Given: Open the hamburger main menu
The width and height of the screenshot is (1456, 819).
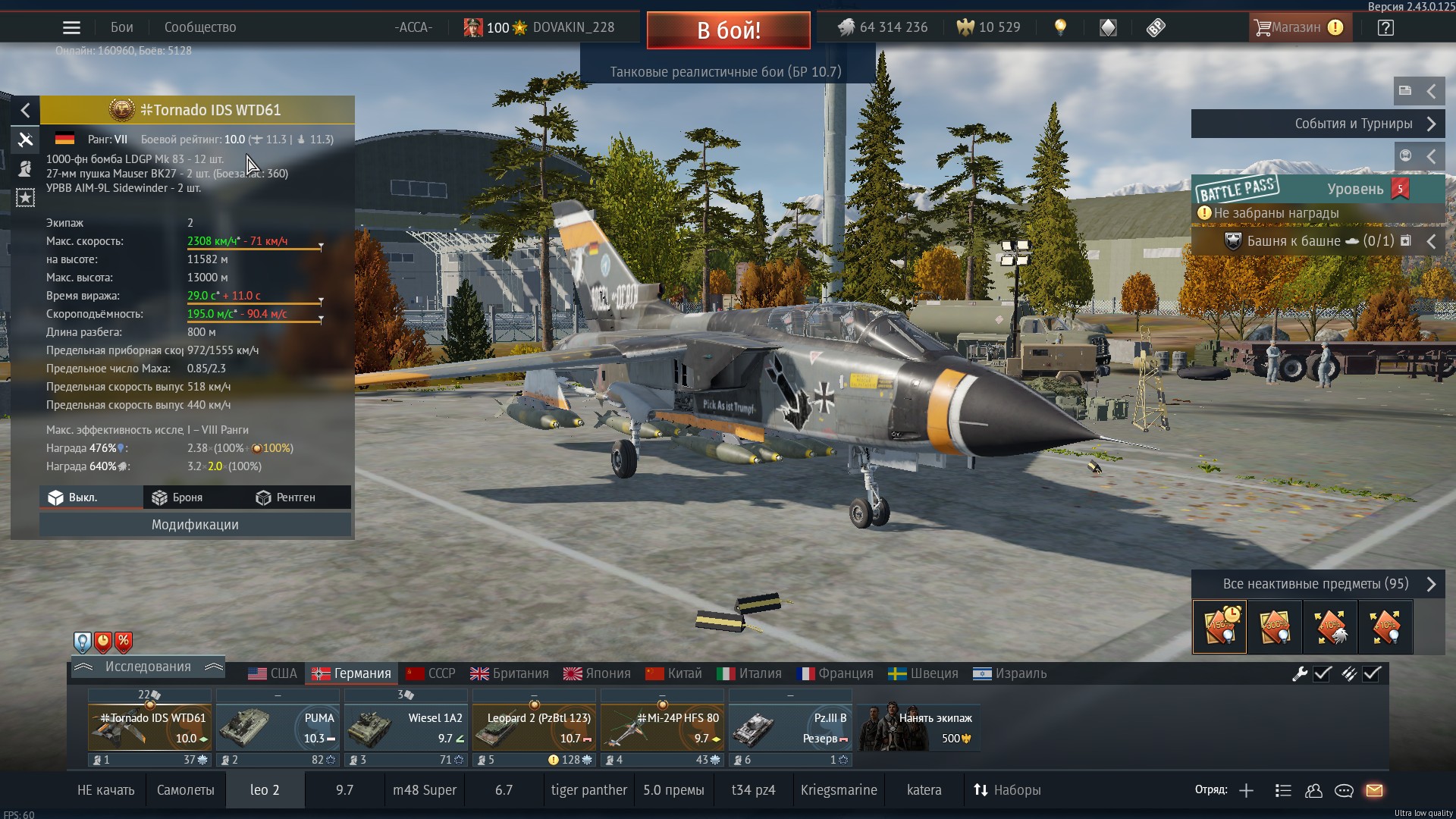Looking at the screenshot, I should [71, 28].
